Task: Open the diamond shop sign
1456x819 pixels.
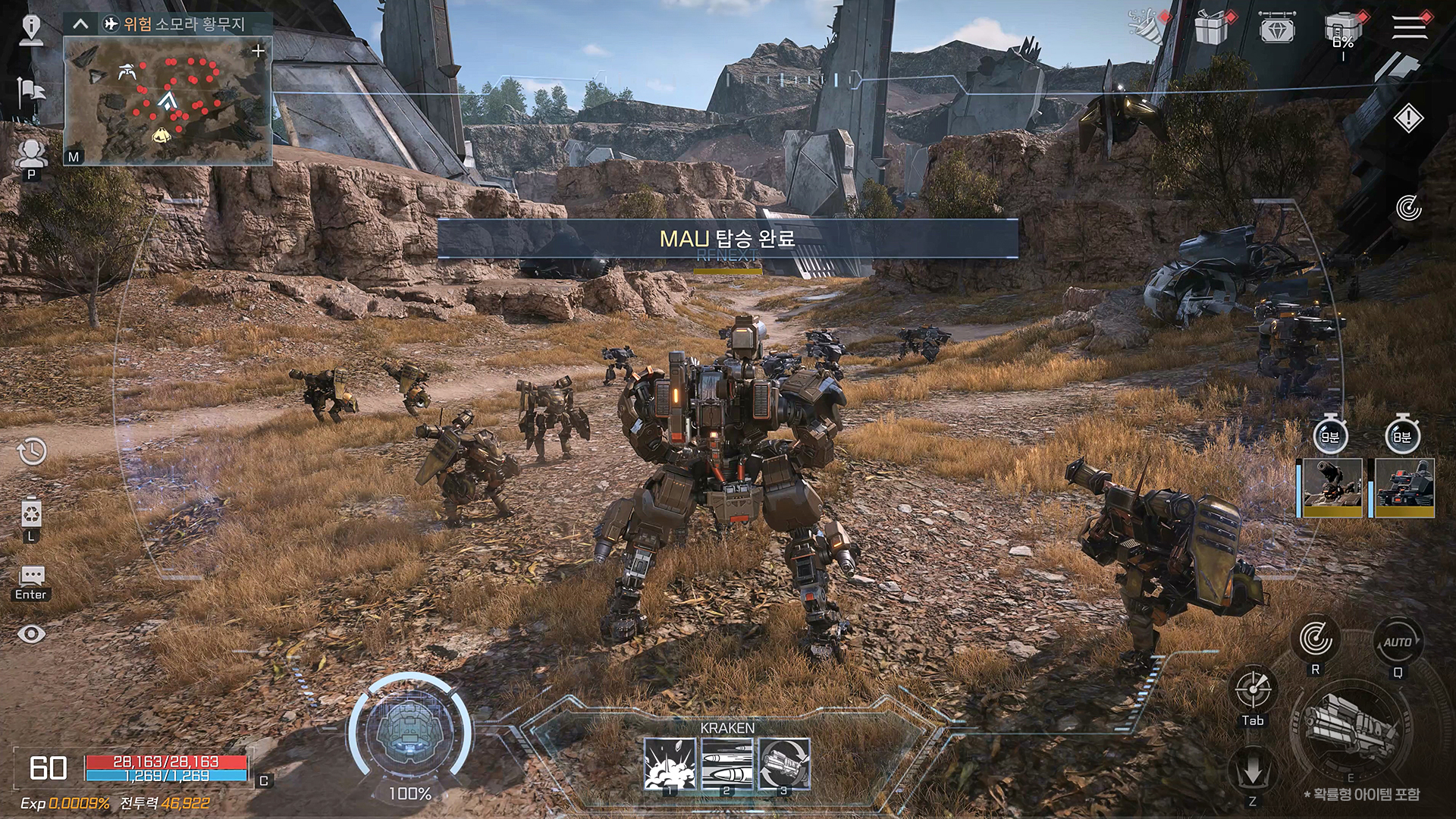Action: 1277,28
